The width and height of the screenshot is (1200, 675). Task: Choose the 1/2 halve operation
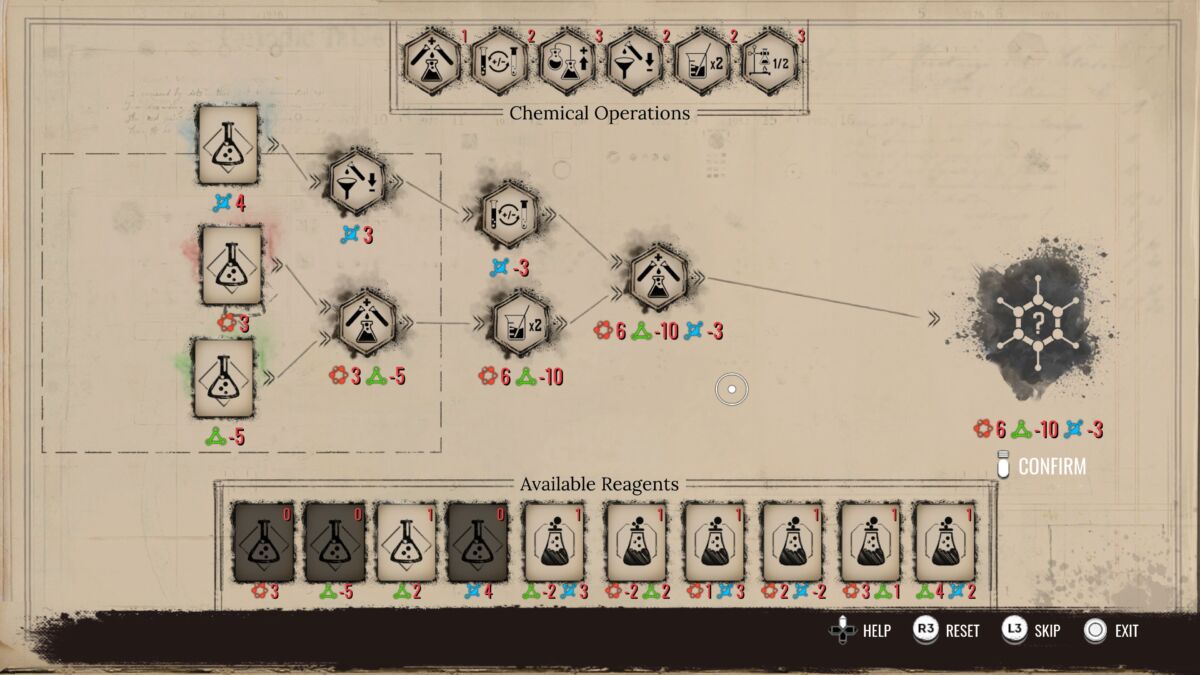[770, 62]
